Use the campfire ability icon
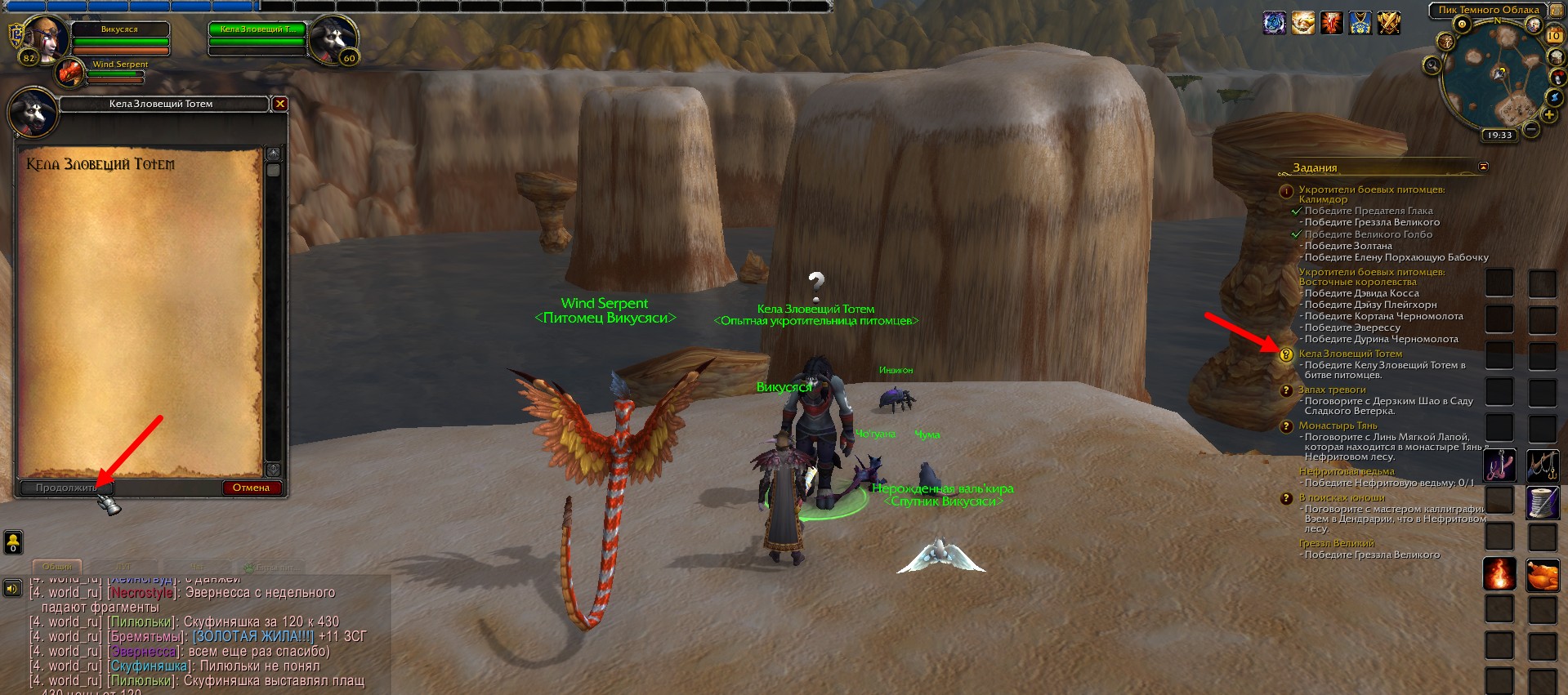The height and width of the screenshot is (695, 1568). click(1499, 574)
